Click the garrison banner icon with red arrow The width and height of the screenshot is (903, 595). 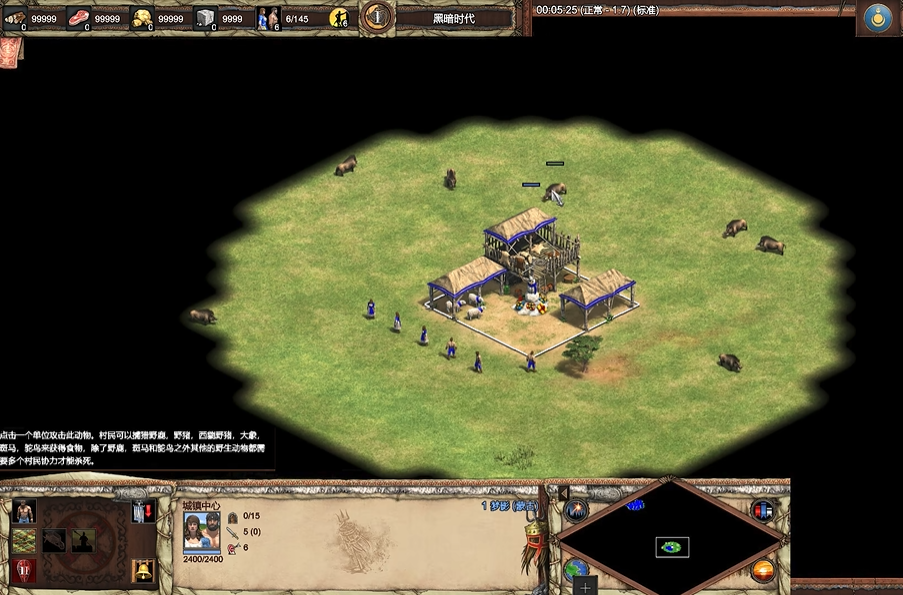click(x=143, y=512)
